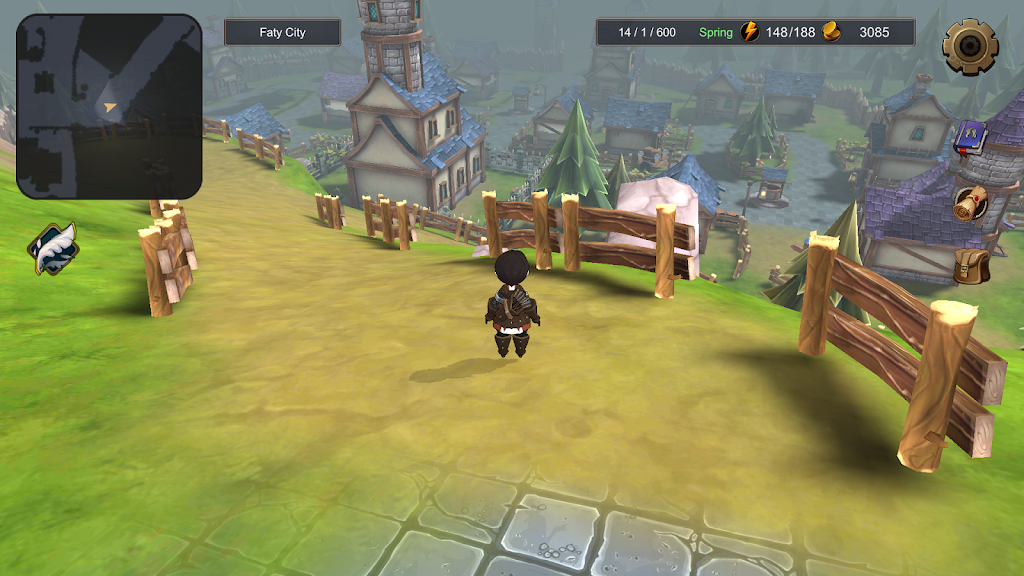Open the leather backpack inventory
1024x576 pixels.
(x=969, y=266)
